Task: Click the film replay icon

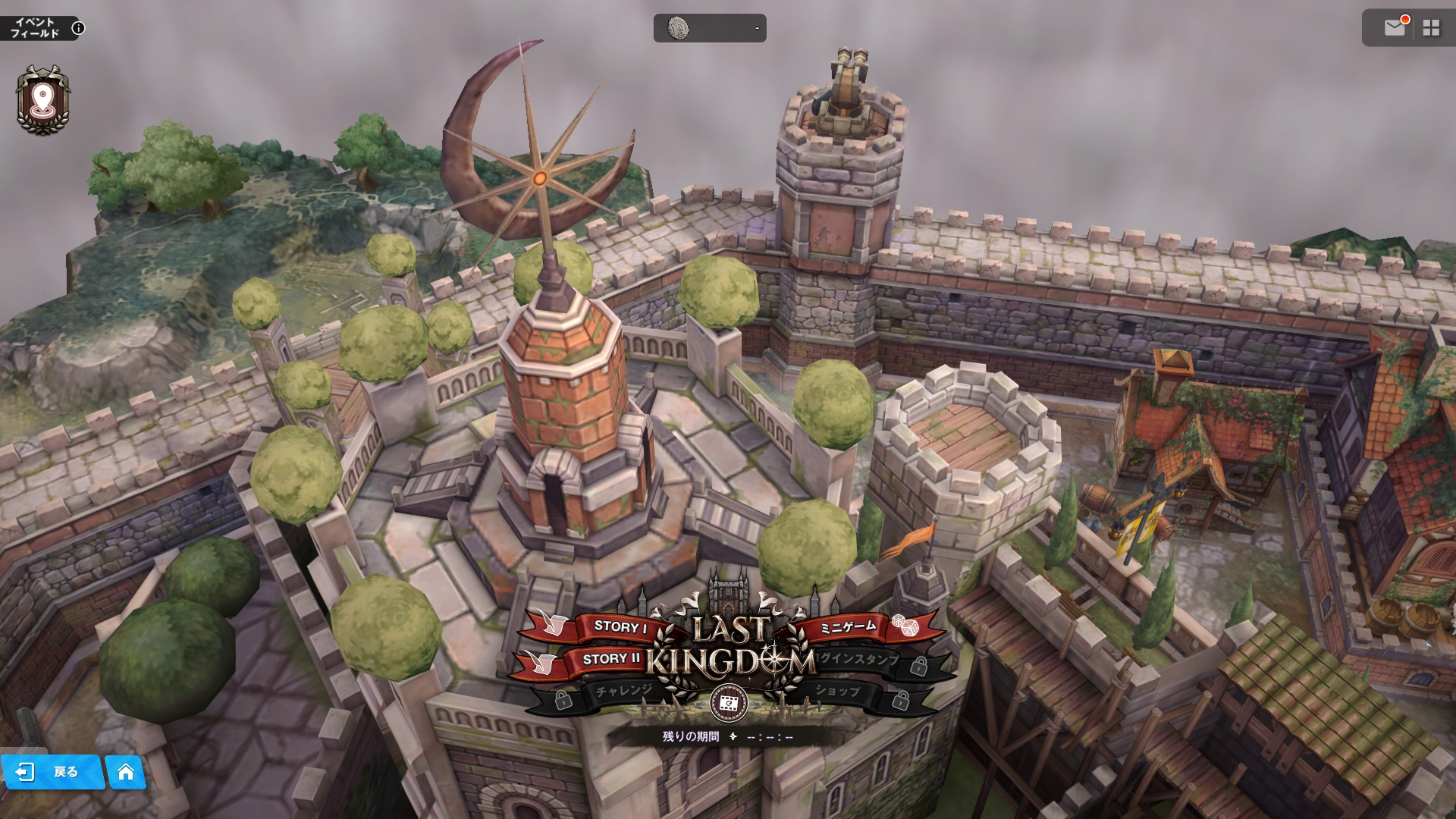Action: [x=728, y=704]
